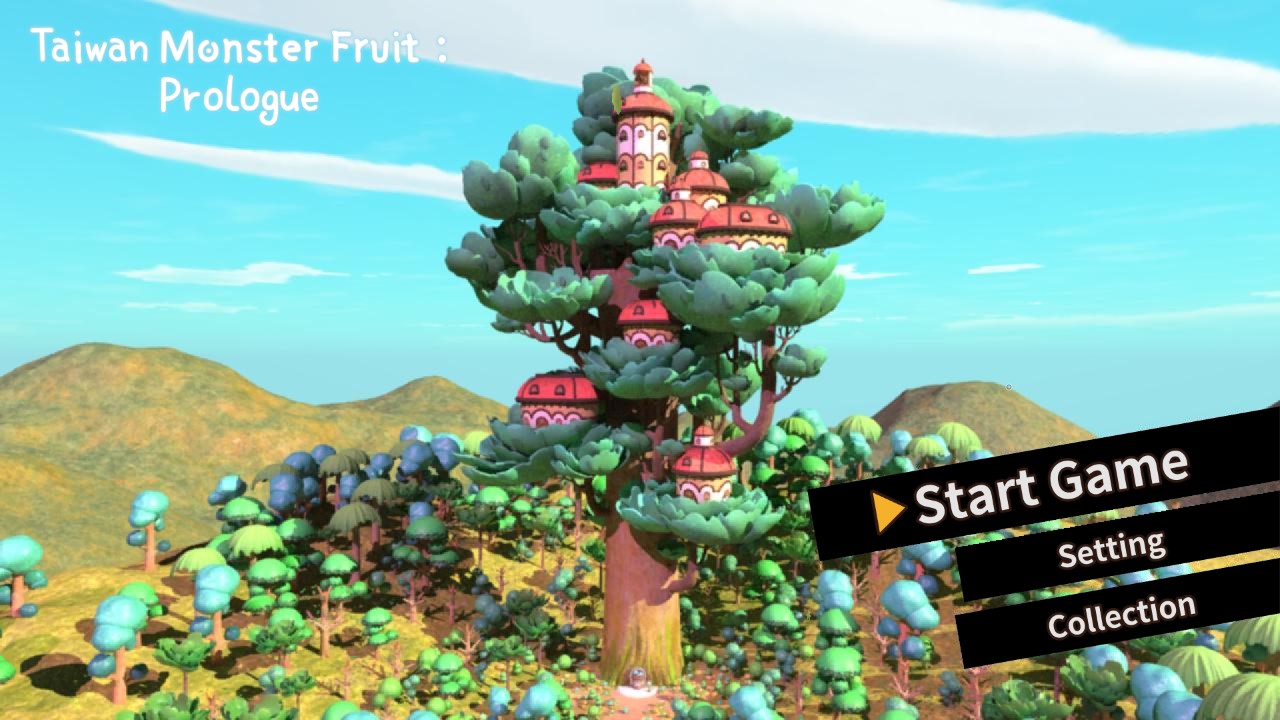The width and height of the screenshot is (1280, 720).
Task: Click the Collection banner strip
Action: [1121, 616]
